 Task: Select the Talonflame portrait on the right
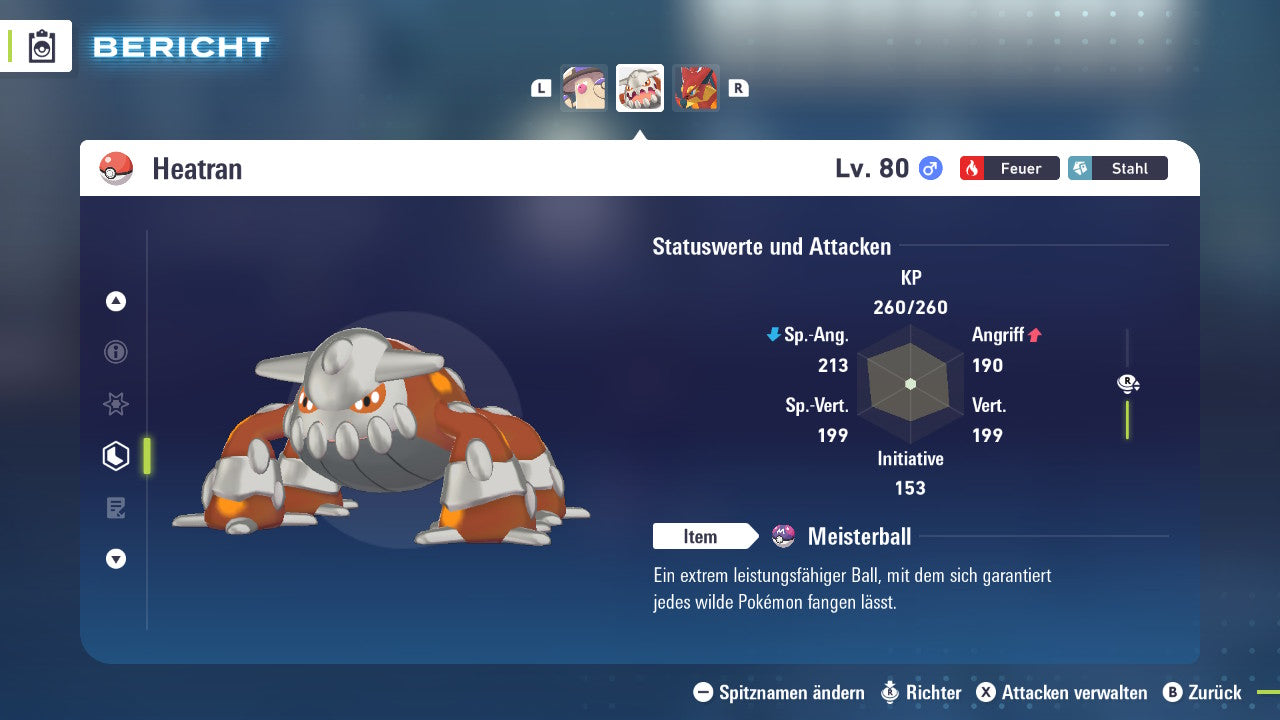tap(695, 88)
